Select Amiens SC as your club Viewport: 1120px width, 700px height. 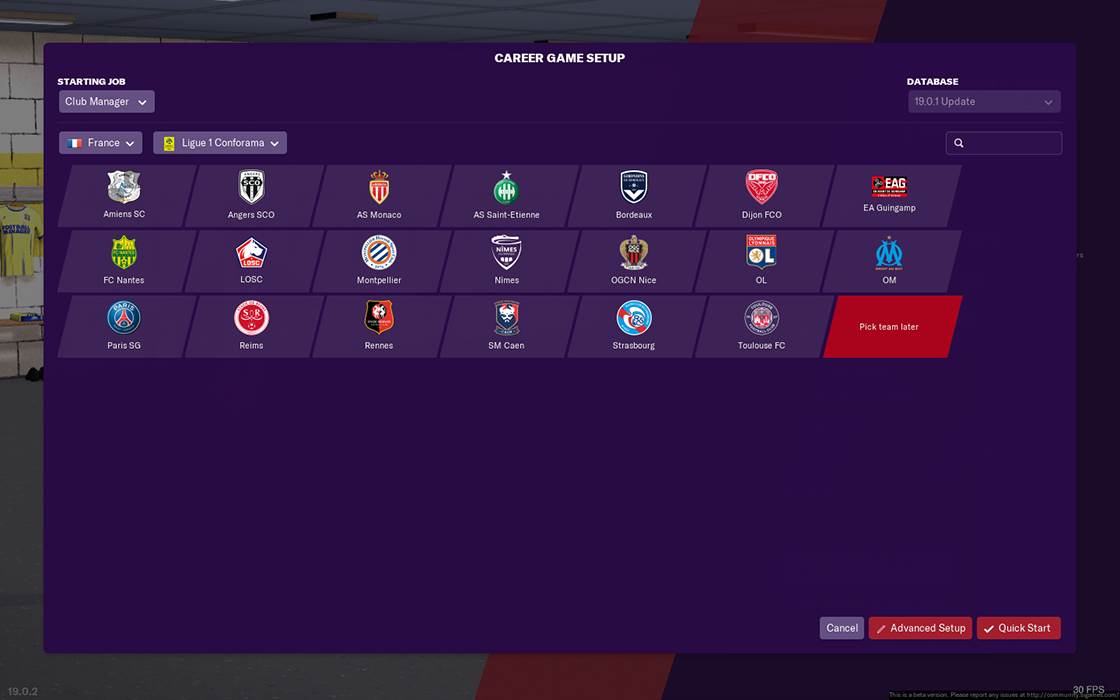pos(124,195)
